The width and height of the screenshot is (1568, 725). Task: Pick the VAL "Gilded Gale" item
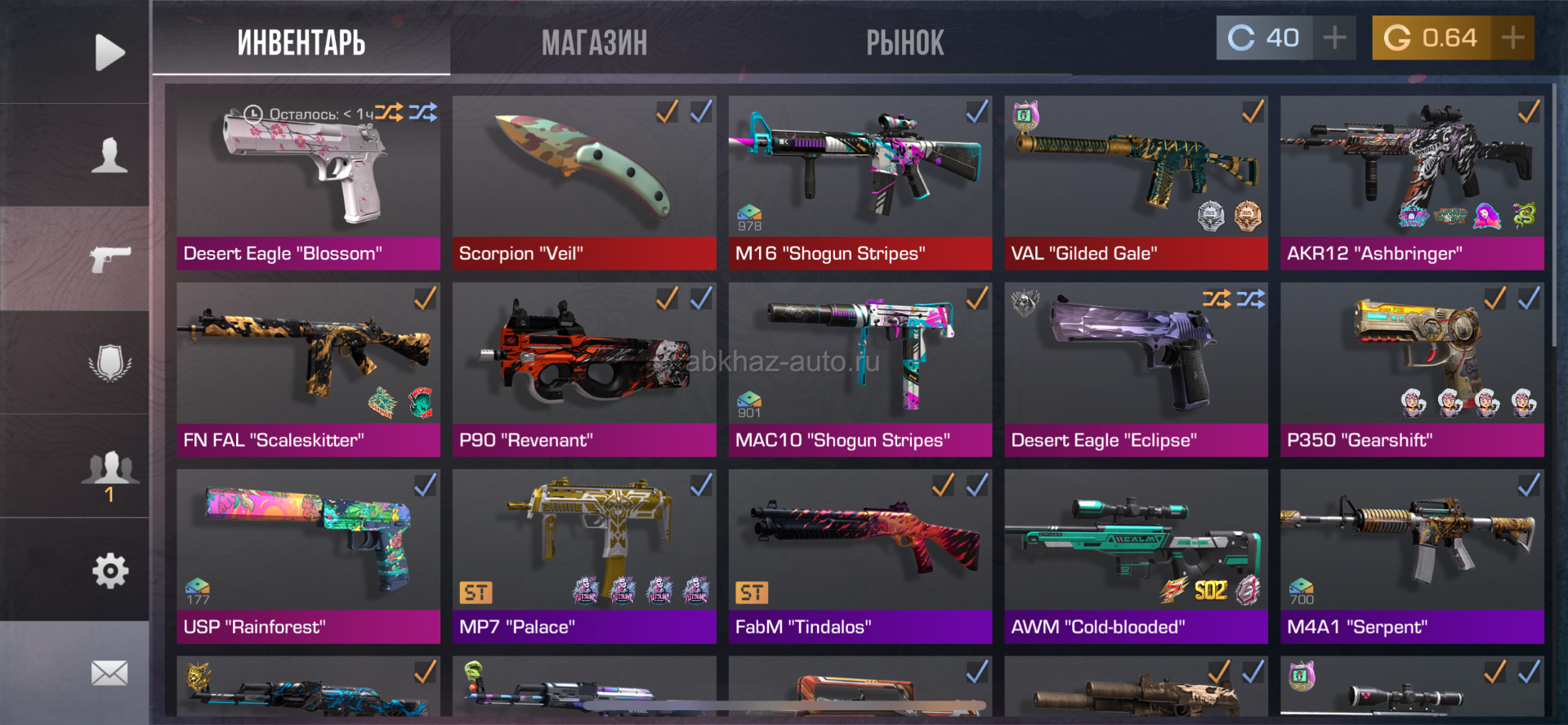[1136, 182]
